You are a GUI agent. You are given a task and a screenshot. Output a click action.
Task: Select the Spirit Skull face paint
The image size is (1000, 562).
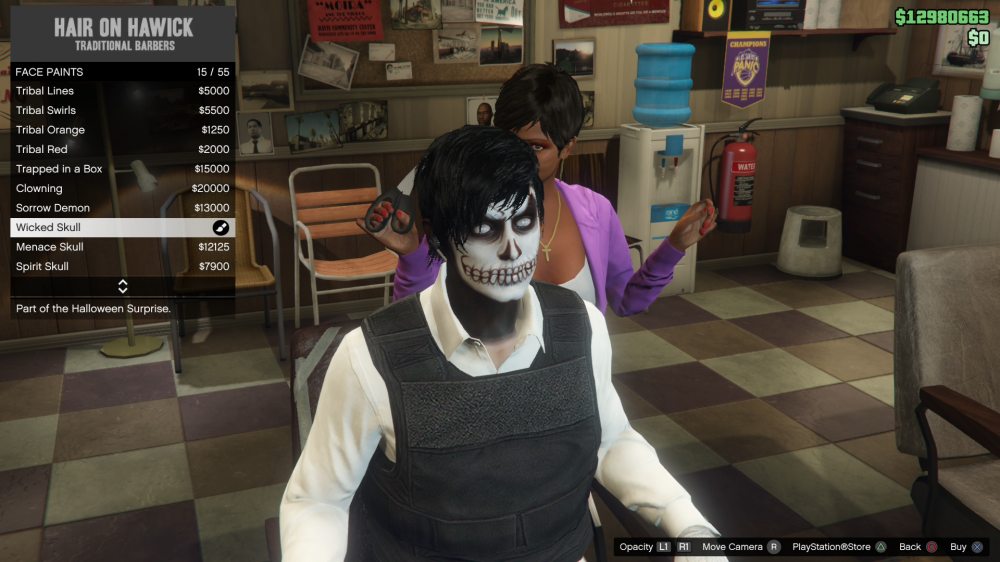[x=122, y=266]
